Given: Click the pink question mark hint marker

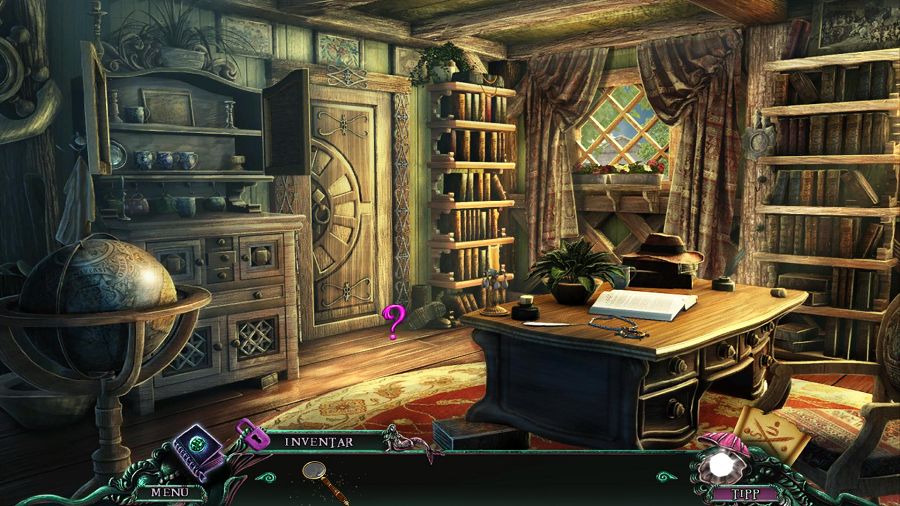Looking at the screenshot, I should 394,322.
